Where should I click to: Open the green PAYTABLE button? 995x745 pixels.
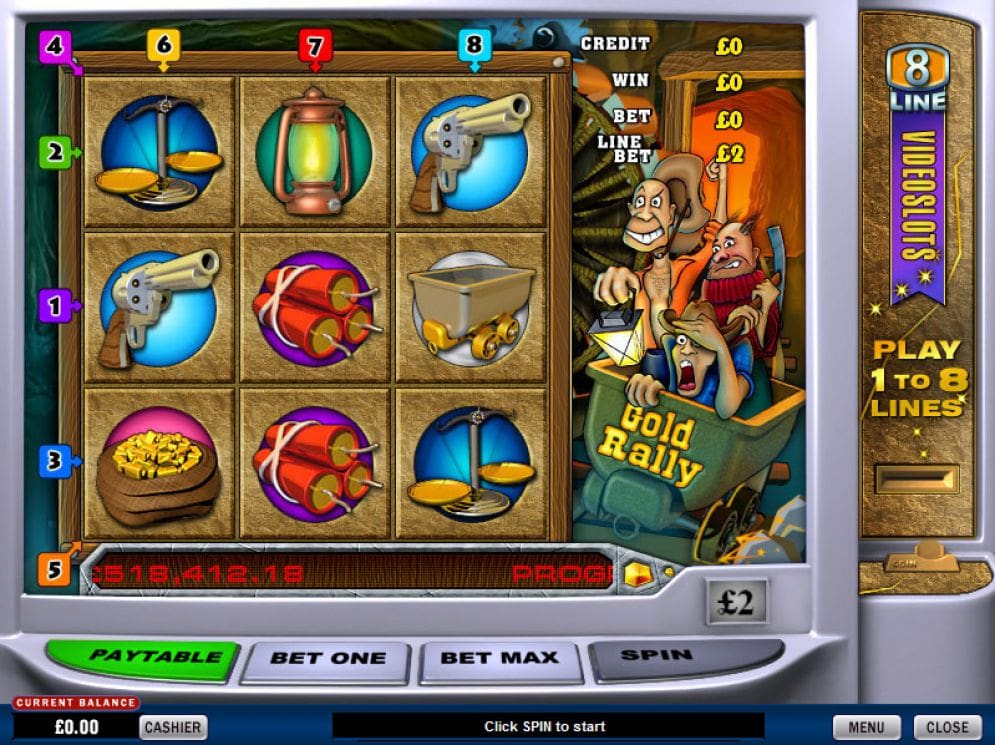(142, 658)
